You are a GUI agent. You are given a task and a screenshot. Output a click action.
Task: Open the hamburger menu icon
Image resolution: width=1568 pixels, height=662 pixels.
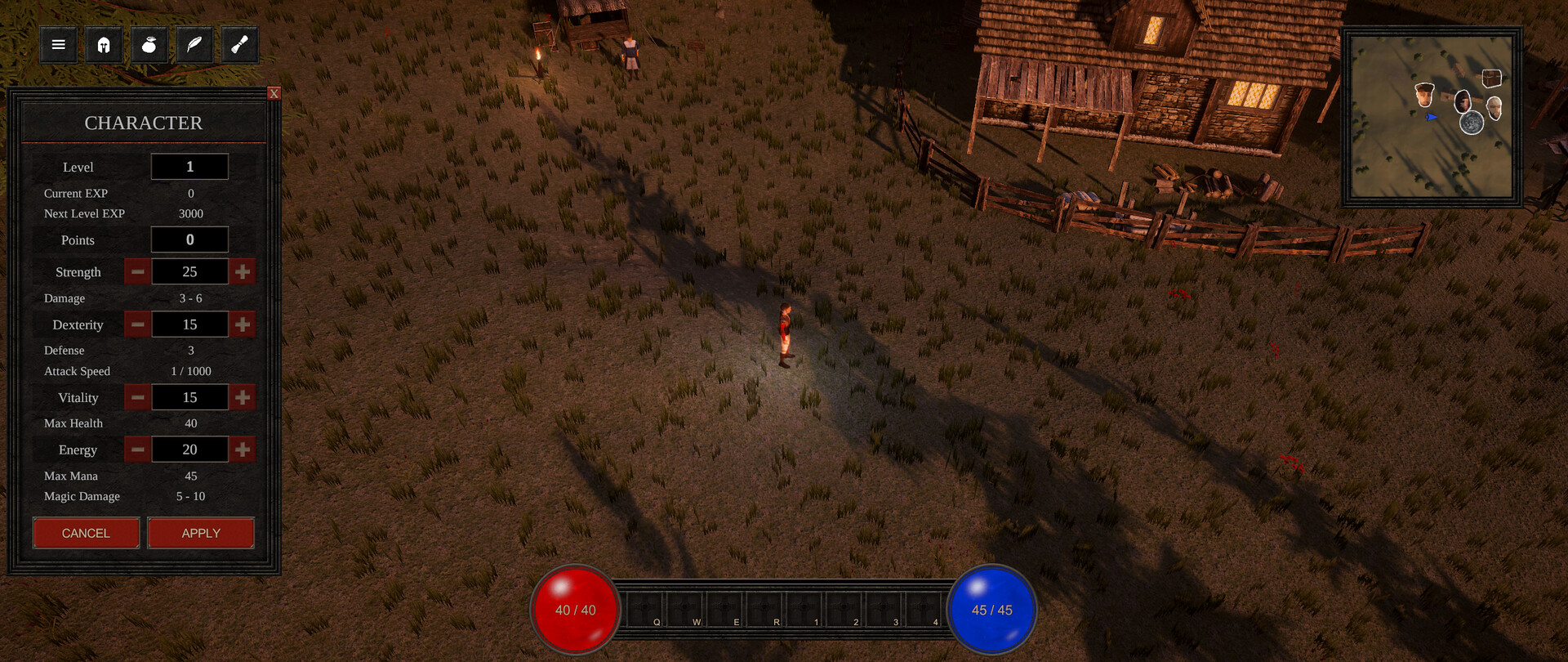point(57,44)
